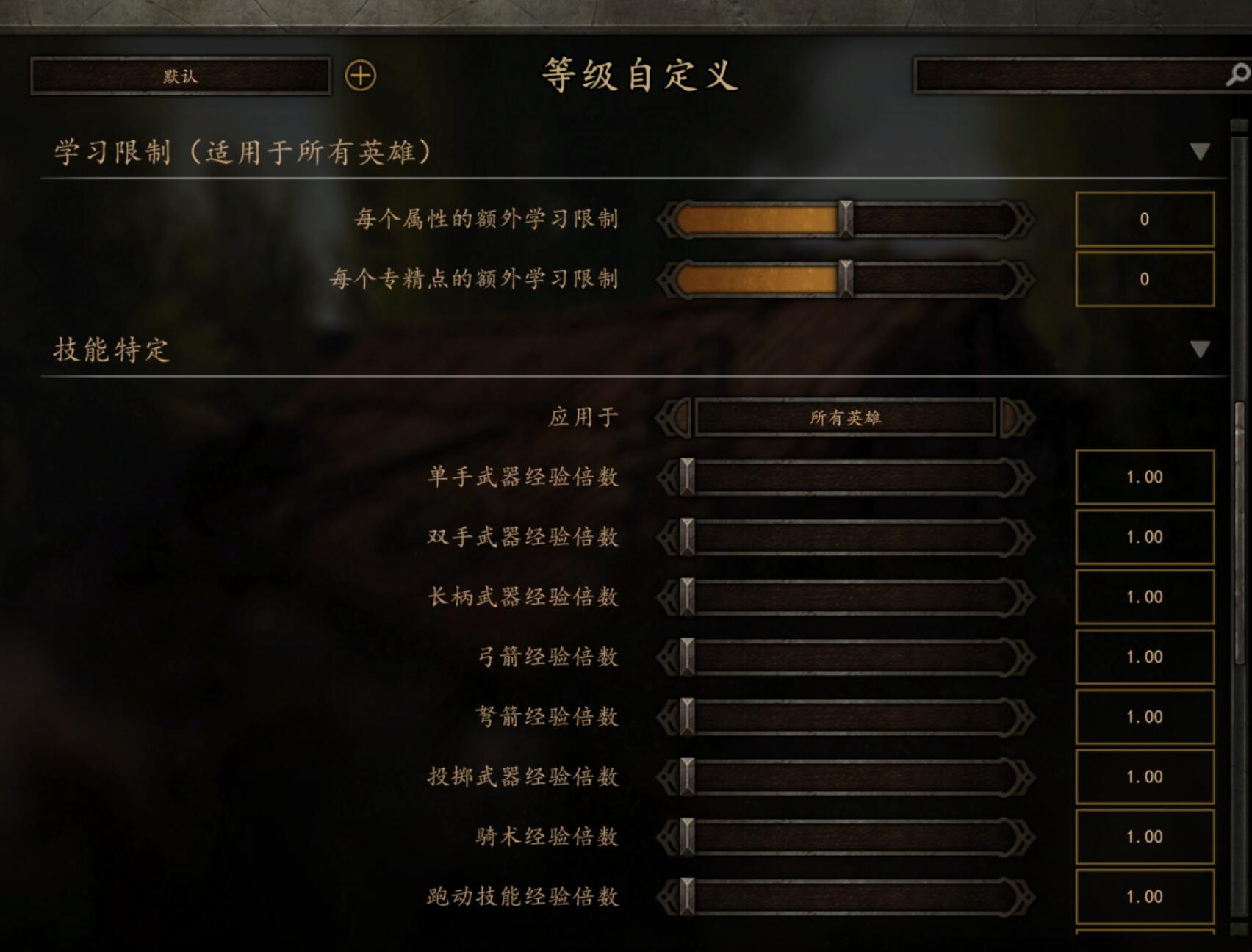
Task: Click the 骑术经验倍数 slider handle
Action: click(x=686, y=836)
